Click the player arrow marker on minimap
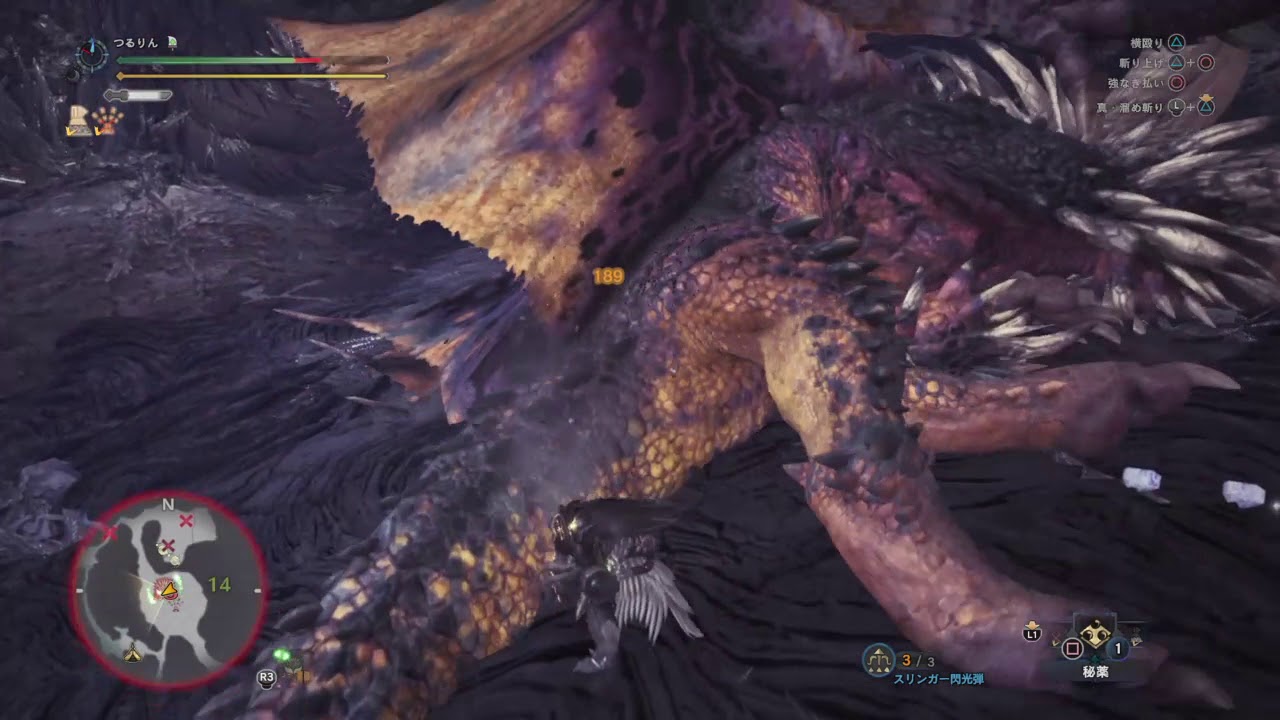Screen dimensions: 1280x720 171,591
